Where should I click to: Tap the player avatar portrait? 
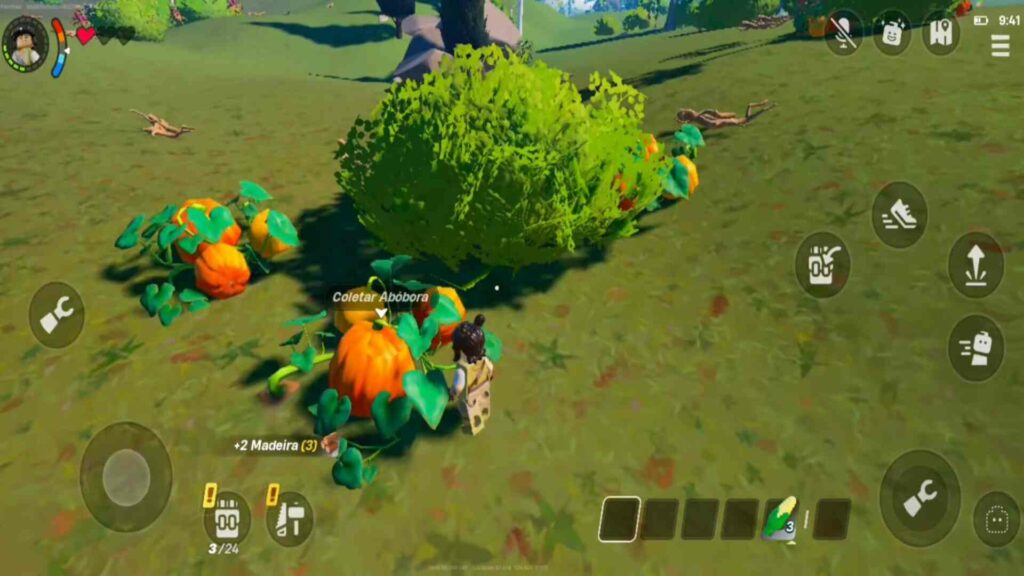pos(24,43)
